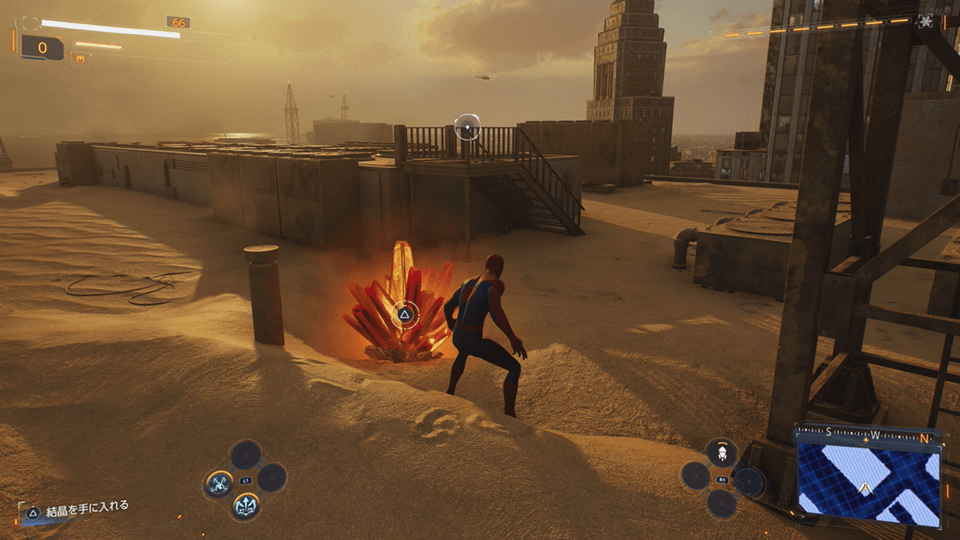Click the crystal interaction marker
Image resolution: width=960 pixels, height=540 pixels.
404,315
